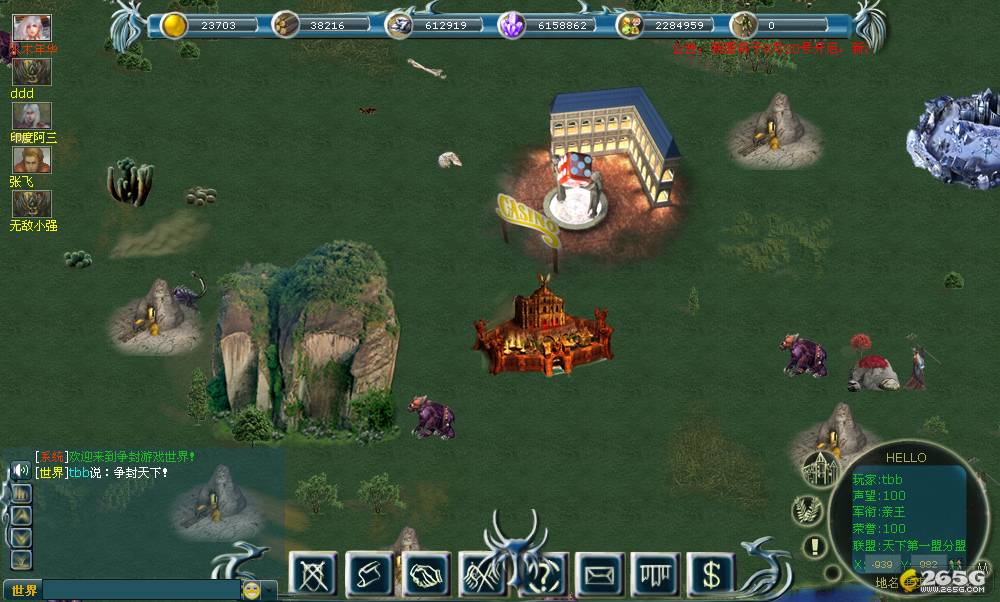This screenshot has height=602, width=1000.
Task: Click the chat message input box
Action: 140,590
